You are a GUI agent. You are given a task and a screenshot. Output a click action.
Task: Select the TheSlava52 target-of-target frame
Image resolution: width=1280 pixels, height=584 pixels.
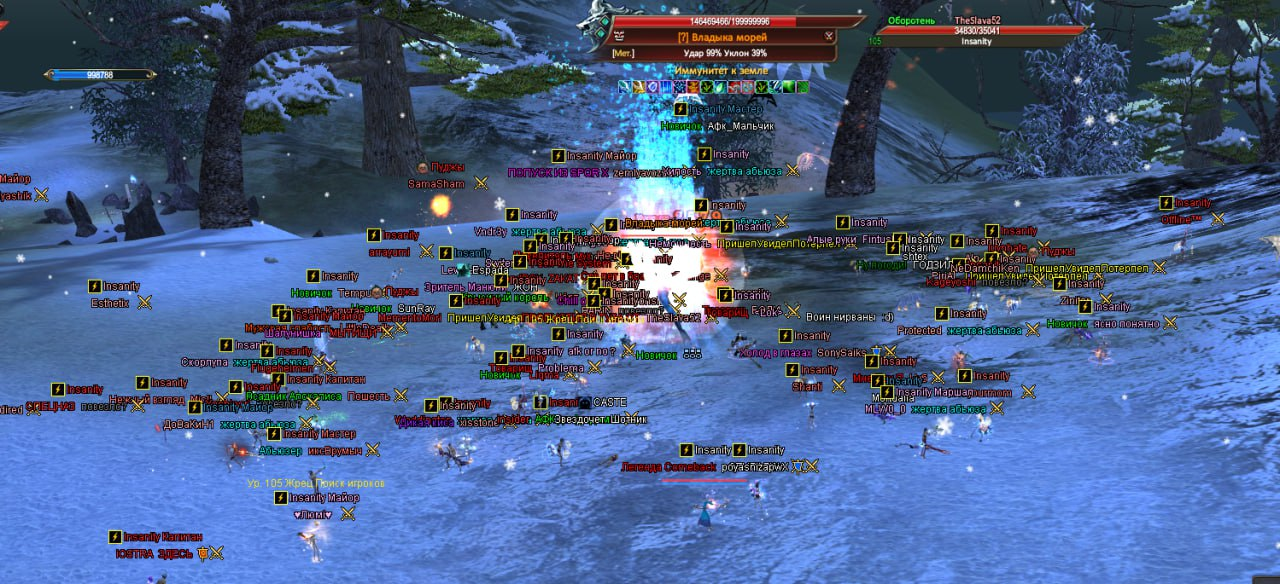coord(976,30)
